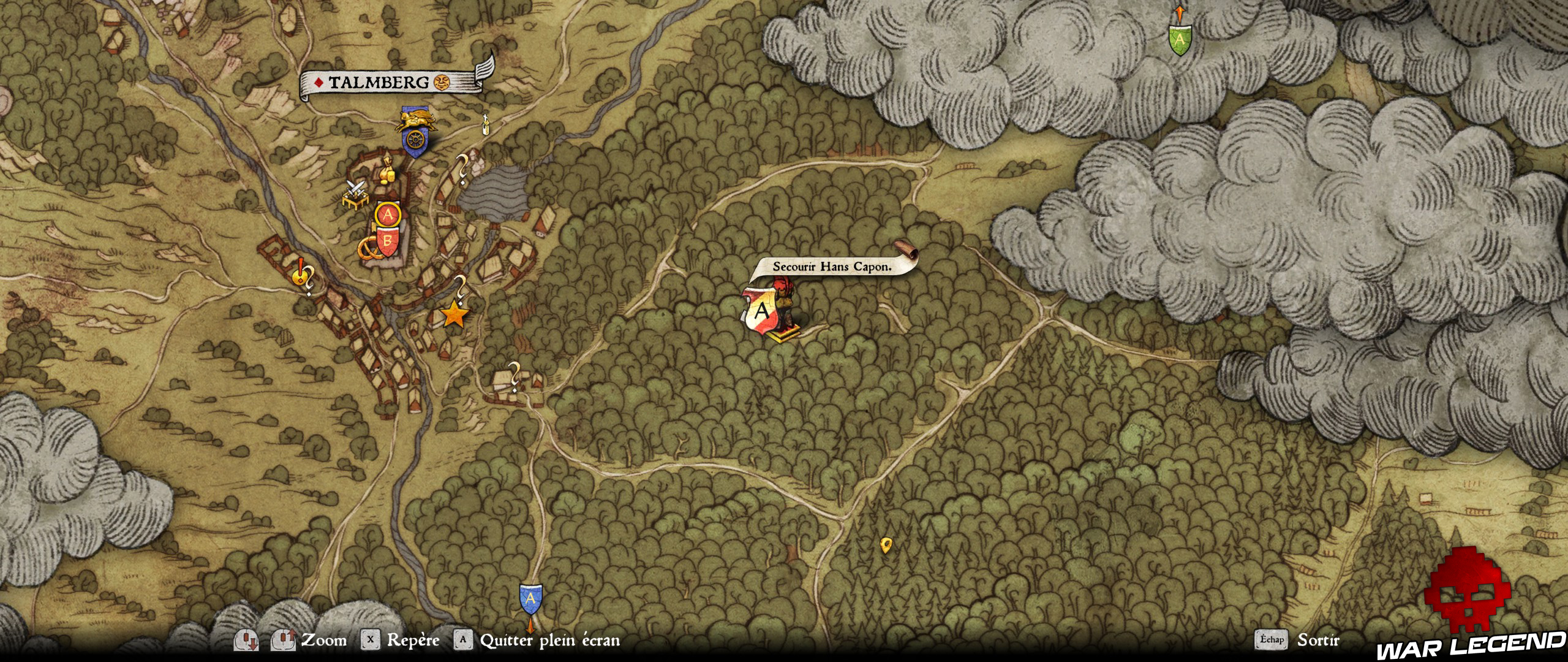Click the red circular A quest marker
The width and height of the screenshot is (1568, 662).
pyautogui.click(x=387, y=215)
